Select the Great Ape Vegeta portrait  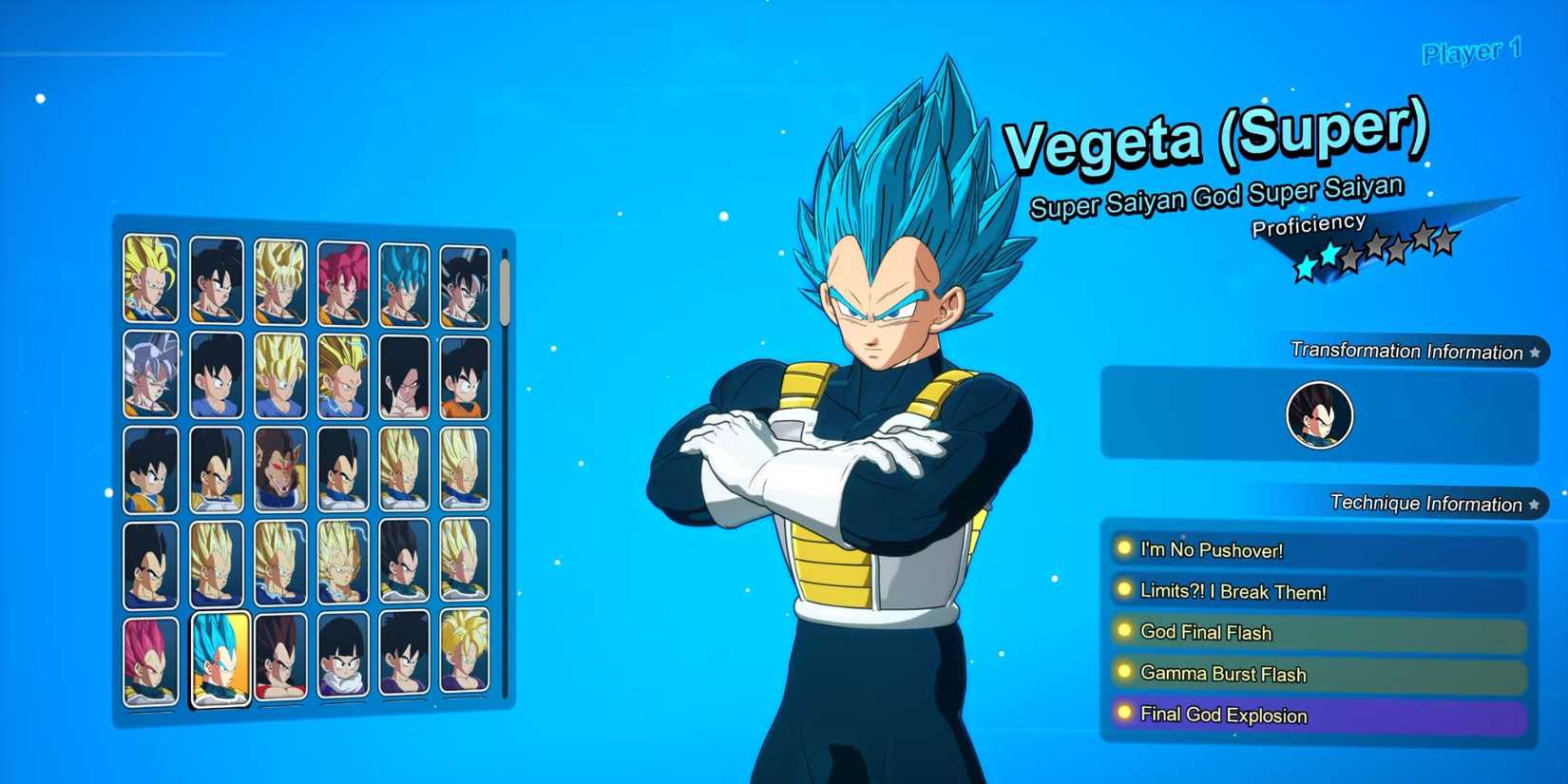pos(281,469)
